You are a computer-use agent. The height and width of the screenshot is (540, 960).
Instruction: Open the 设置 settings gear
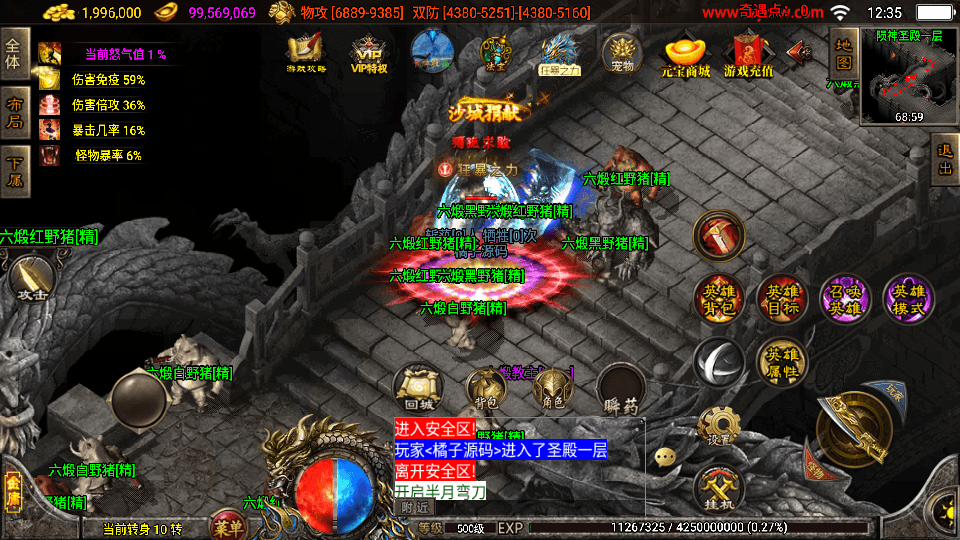[x=719, y=425]
